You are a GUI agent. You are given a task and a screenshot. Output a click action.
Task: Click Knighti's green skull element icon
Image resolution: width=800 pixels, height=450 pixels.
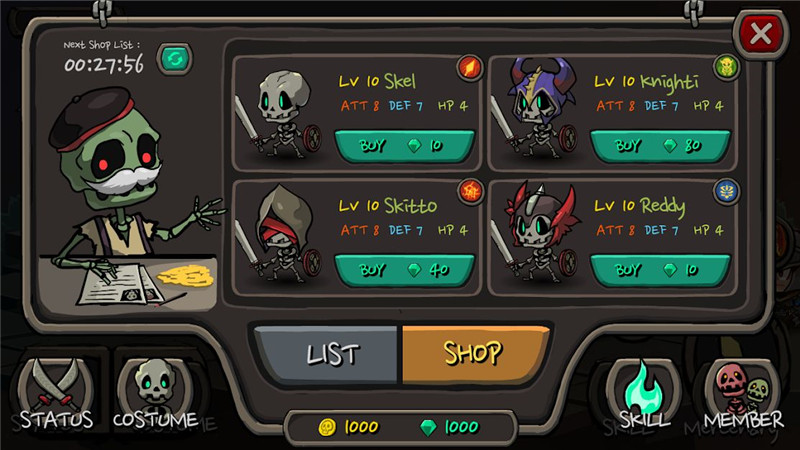click(x=726, y=68)
